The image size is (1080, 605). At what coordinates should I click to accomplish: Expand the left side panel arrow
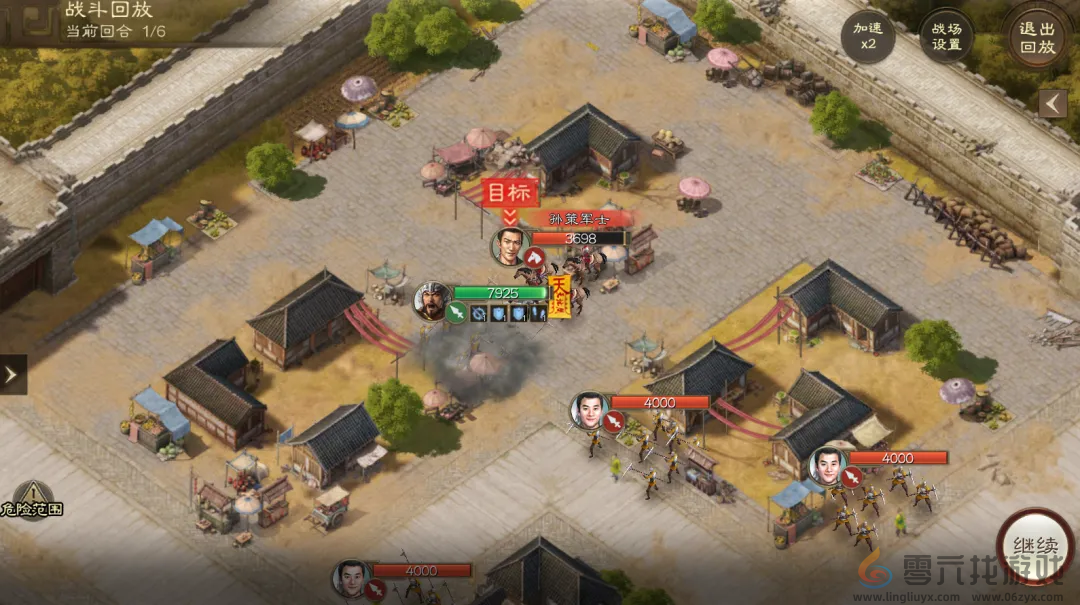(x=12, y=374)
